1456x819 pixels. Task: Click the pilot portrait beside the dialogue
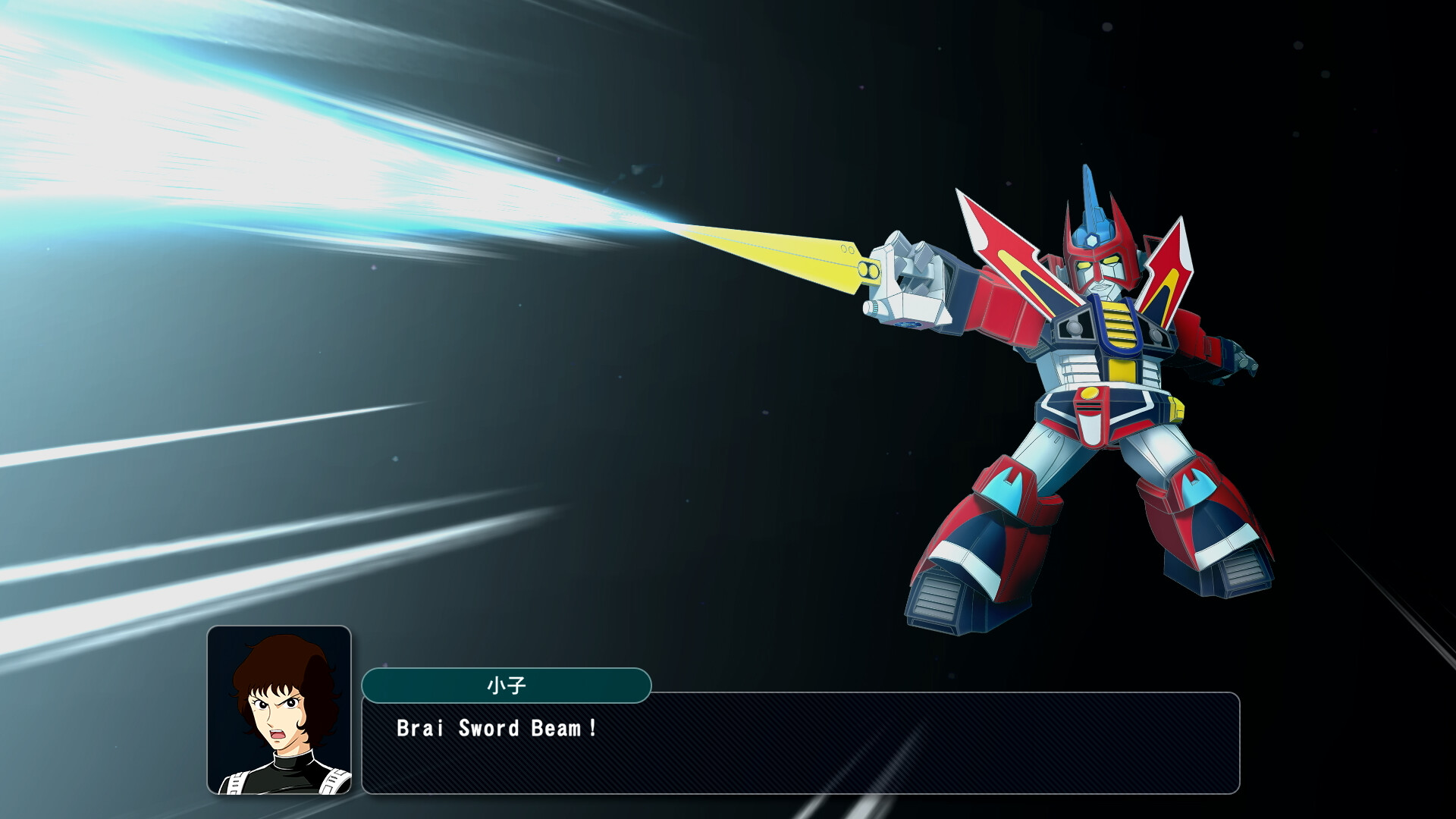pyautogui.click(x=279, y=710)
